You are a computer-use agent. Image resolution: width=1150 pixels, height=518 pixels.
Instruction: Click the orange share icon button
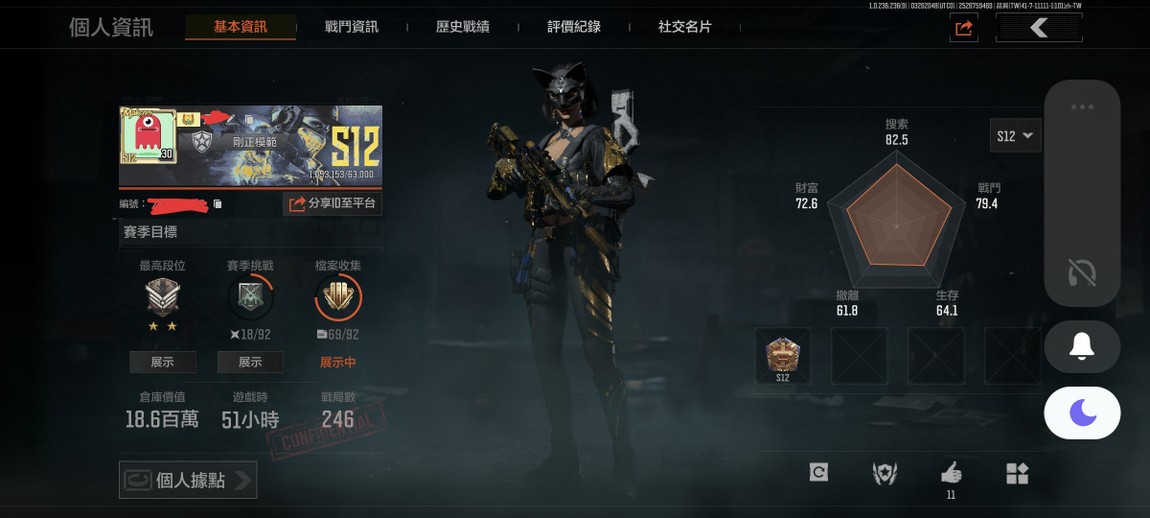point(964,28)
